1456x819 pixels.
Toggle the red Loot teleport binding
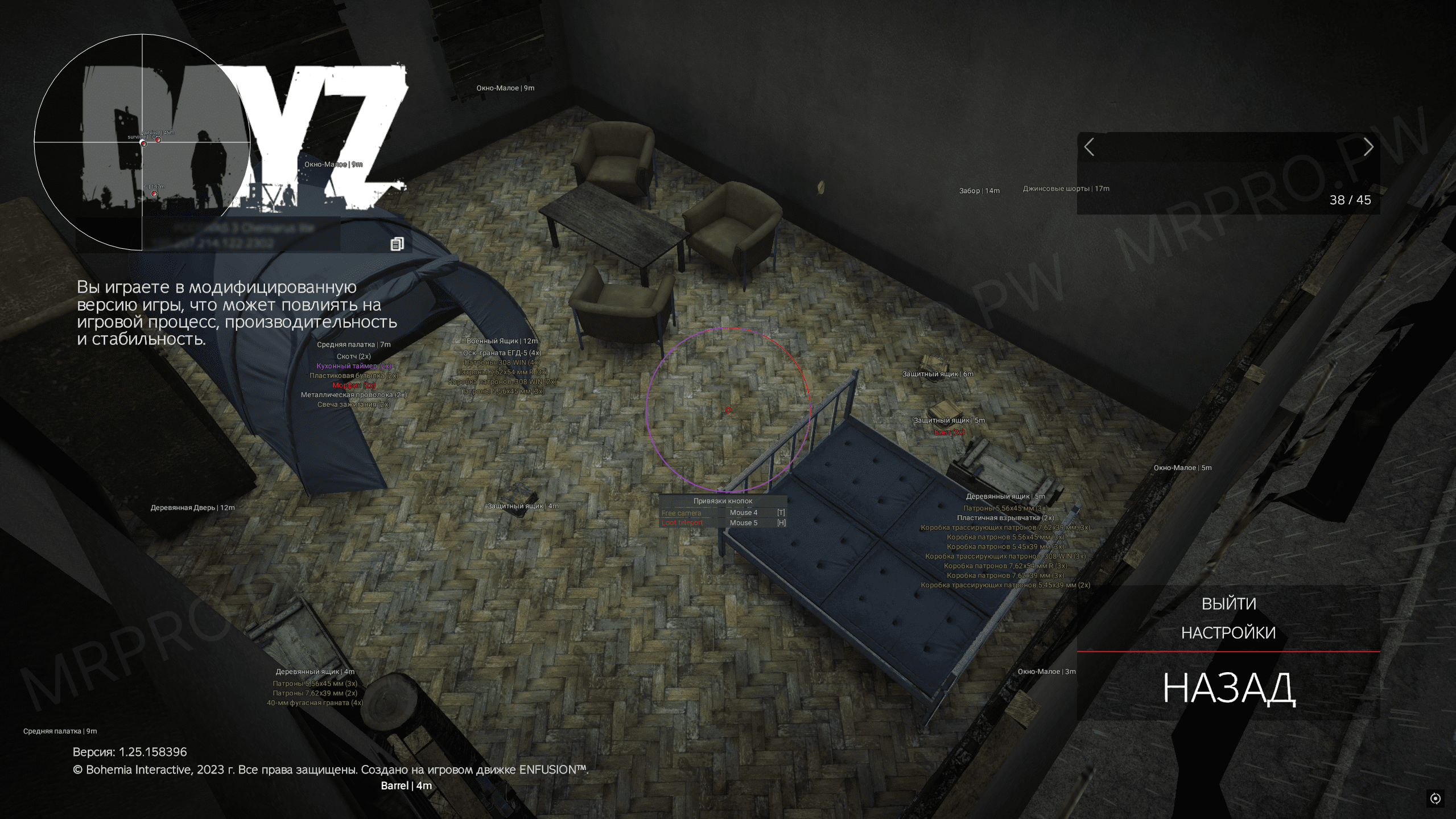(681, 522)
